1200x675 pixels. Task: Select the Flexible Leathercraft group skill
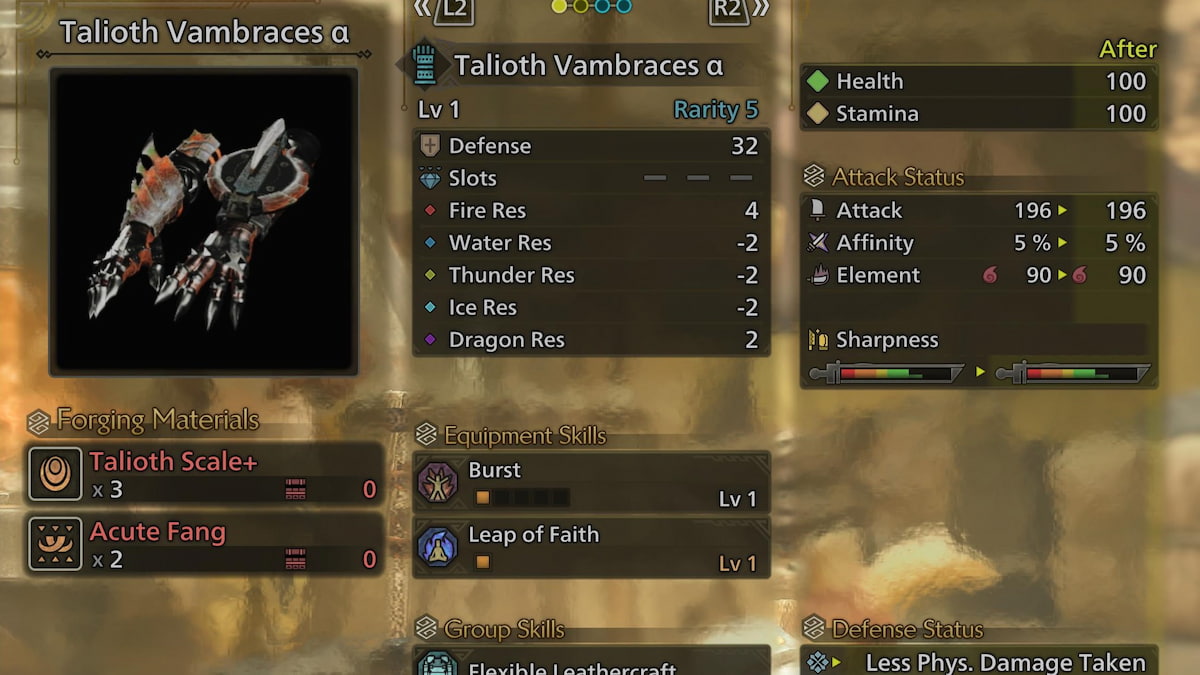[590, 664]
